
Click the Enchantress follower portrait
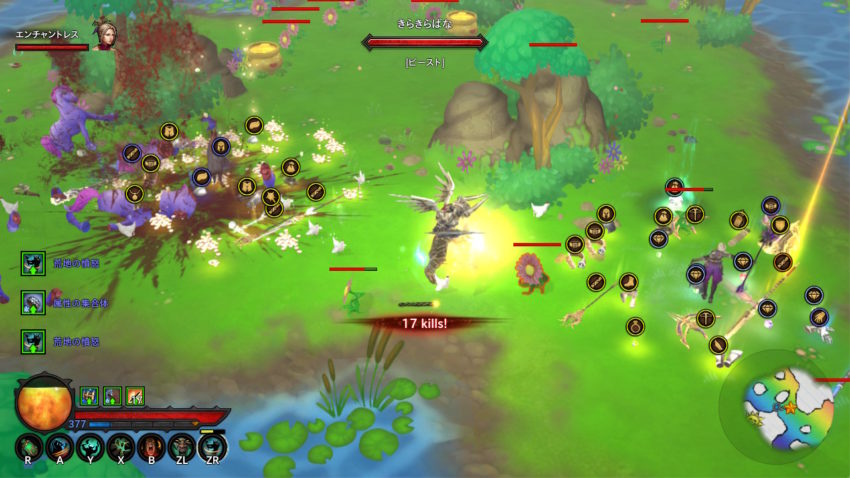pos(104,35)
